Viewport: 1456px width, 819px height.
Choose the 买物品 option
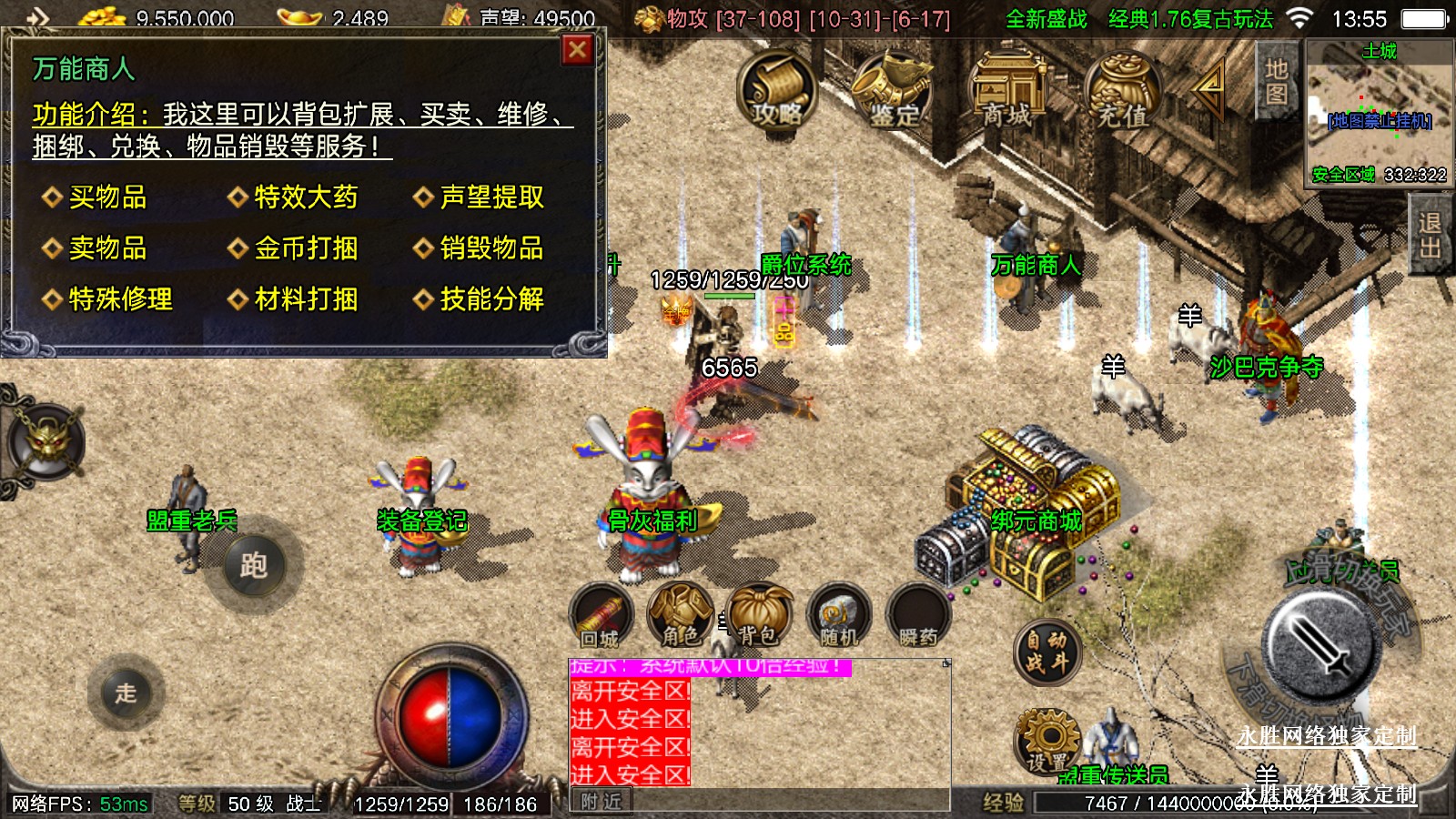pos(107,197)
